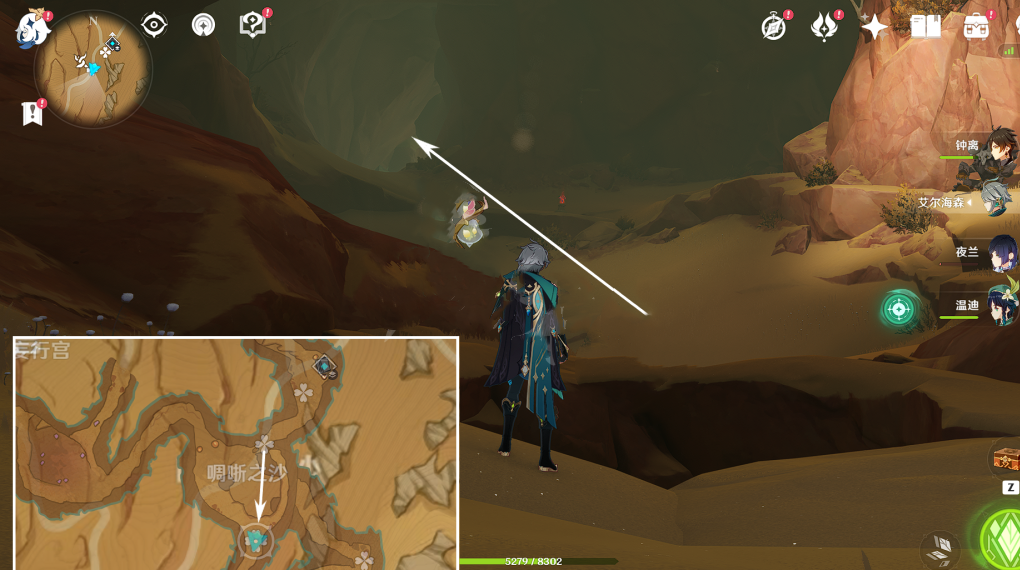Unleash the green Elemental Burst
This screenshot has height=570, width=1020.
coord(1000,540)
